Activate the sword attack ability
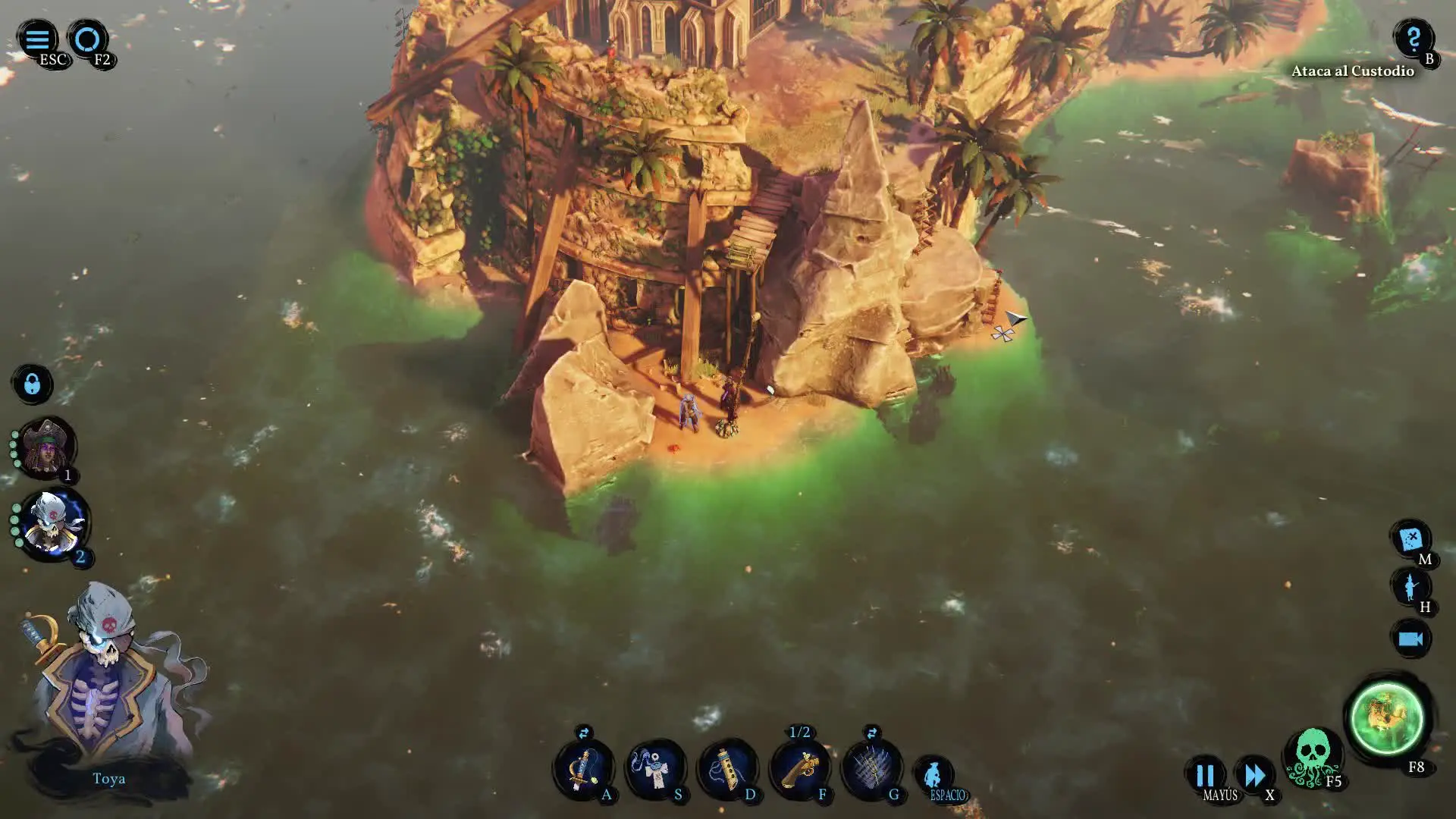The width and height of the screenshot is (1456, 819). [582, 769]
